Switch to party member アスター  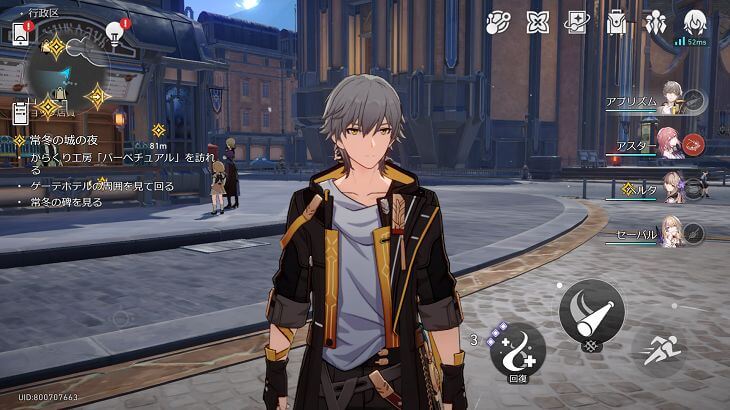(670, 145)
